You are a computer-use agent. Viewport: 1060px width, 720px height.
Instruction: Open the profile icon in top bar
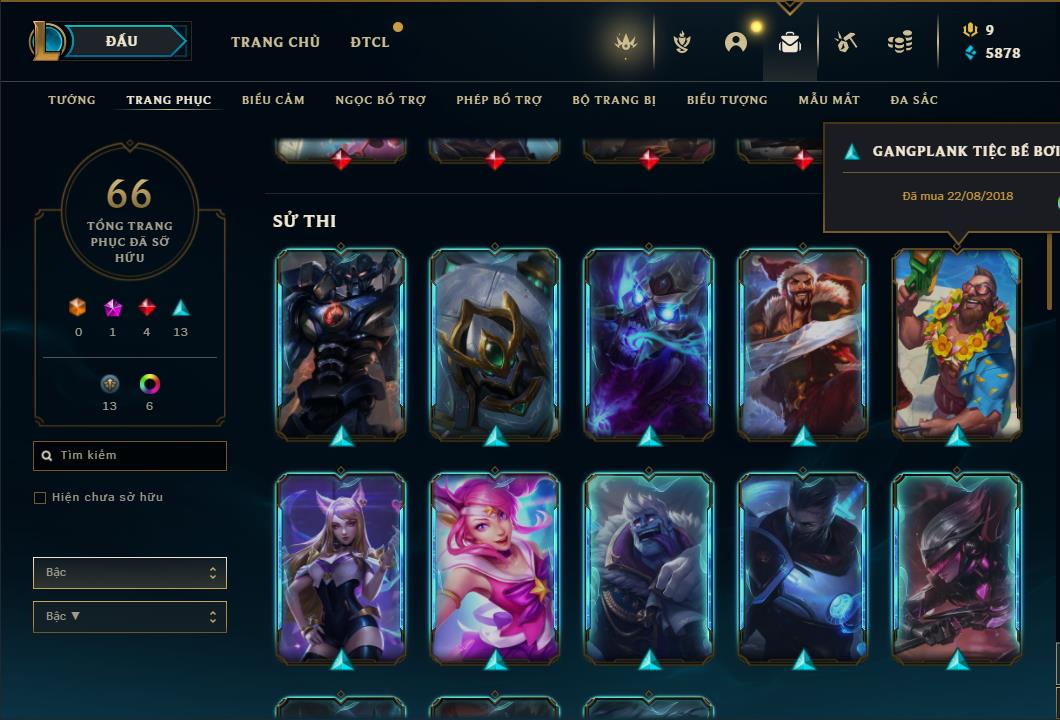pyautogui.click(x=736, y=42)
